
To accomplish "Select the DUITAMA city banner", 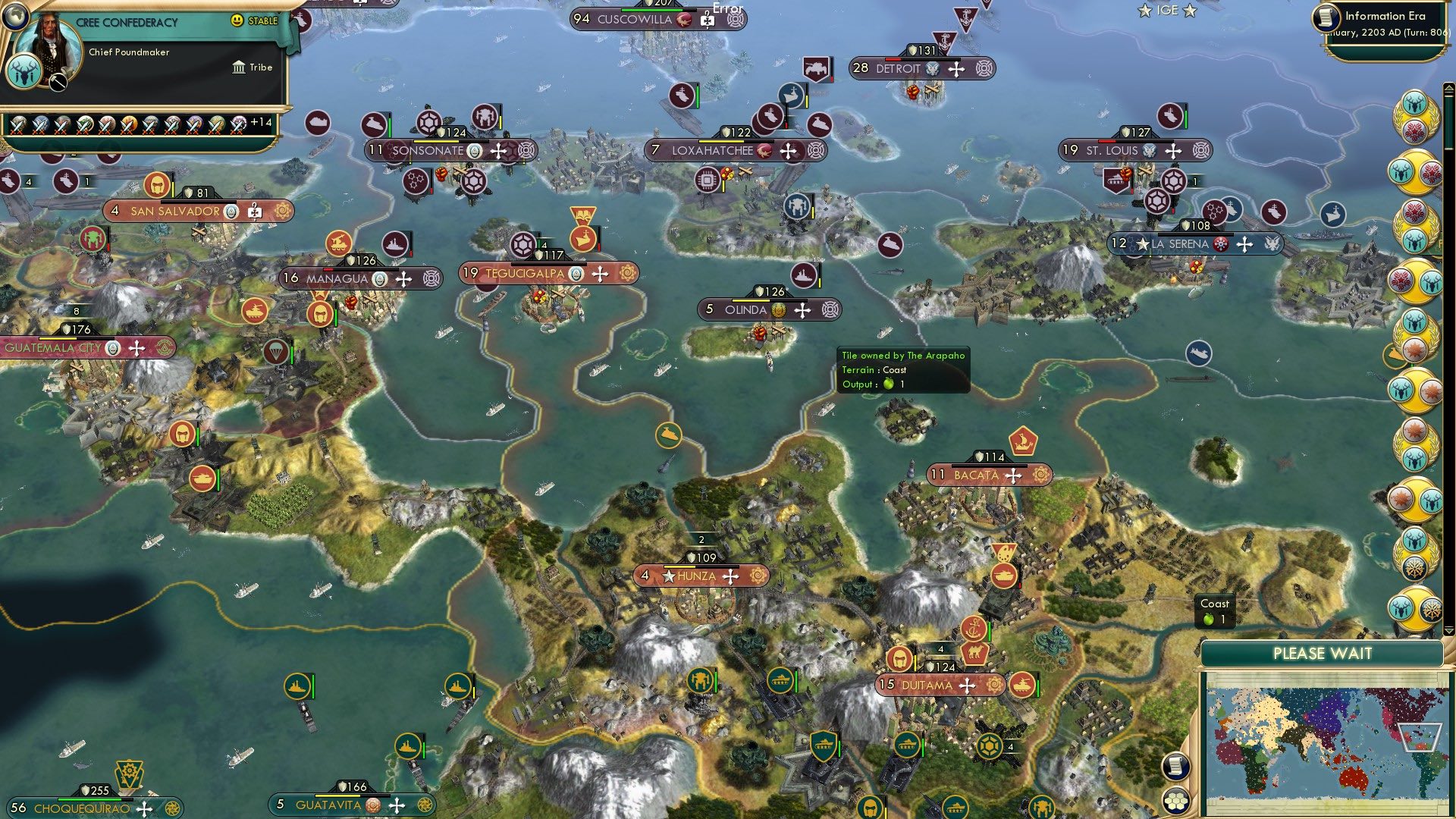I will click(938, 683).
